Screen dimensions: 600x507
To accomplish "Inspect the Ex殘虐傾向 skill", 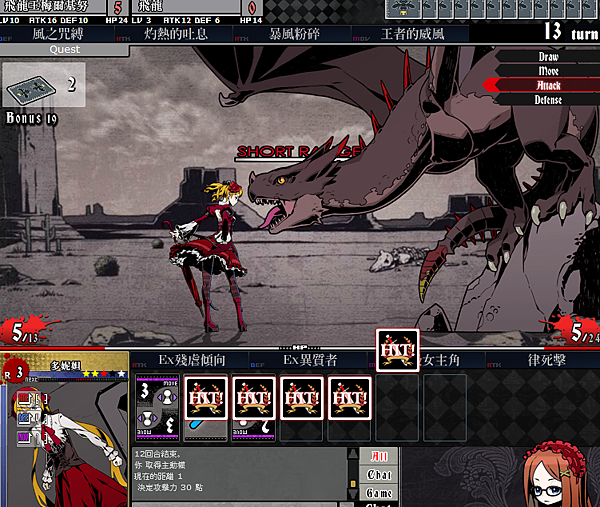I will click(x=193, y=359).
